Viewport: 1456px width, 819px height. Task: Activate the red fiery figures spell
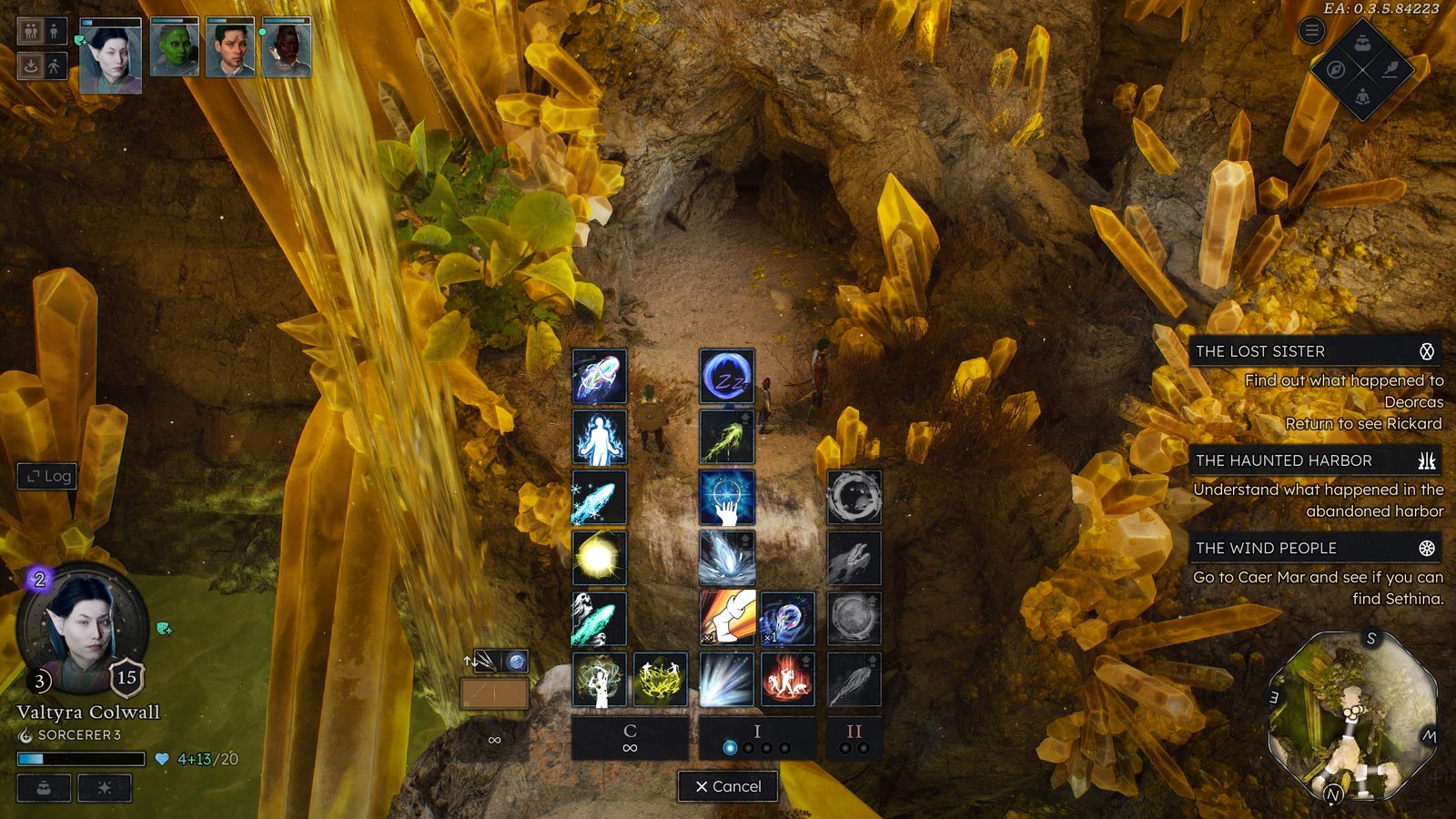(787, 679)
